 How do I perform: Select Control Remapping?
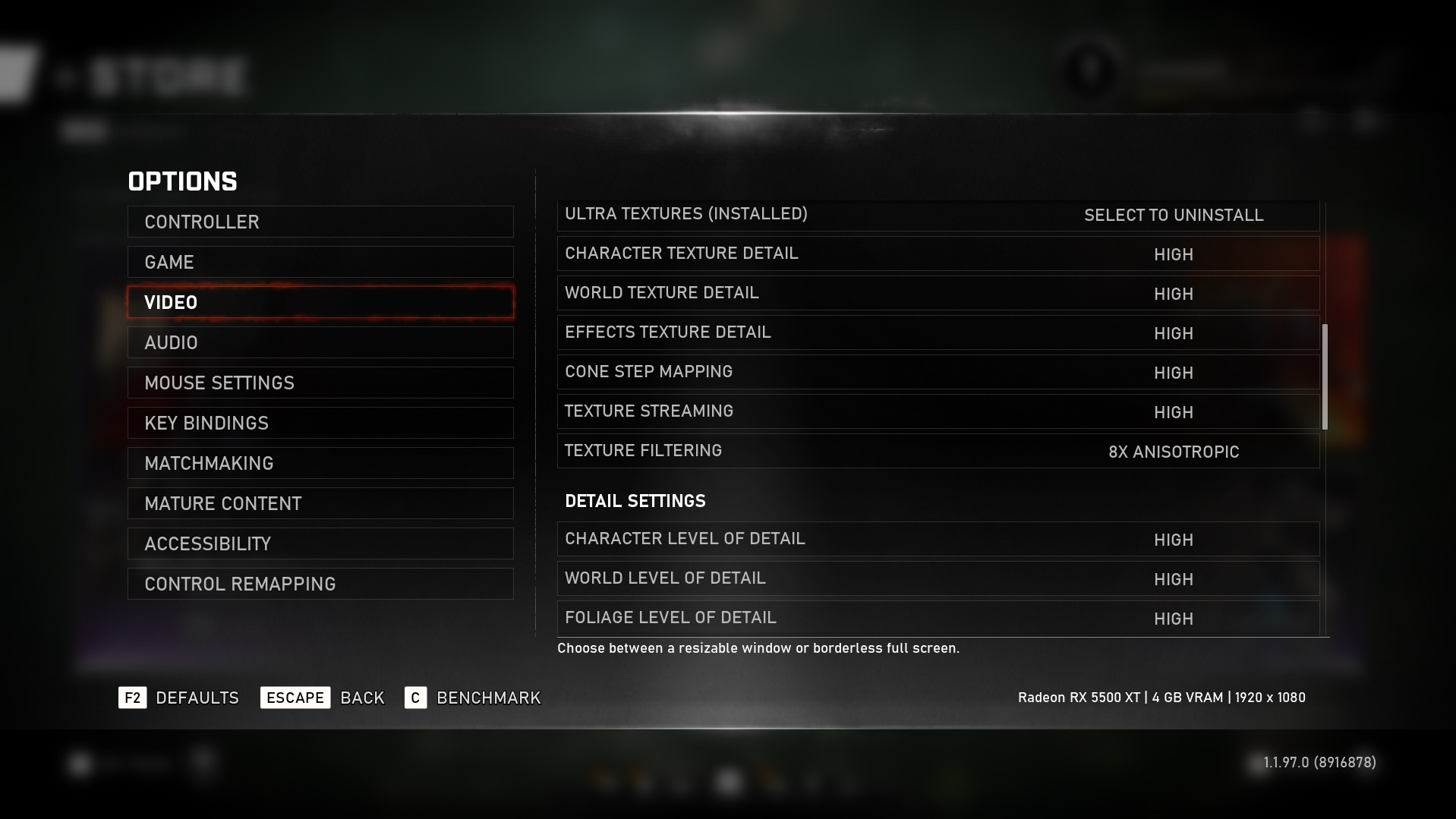(320, 584)
